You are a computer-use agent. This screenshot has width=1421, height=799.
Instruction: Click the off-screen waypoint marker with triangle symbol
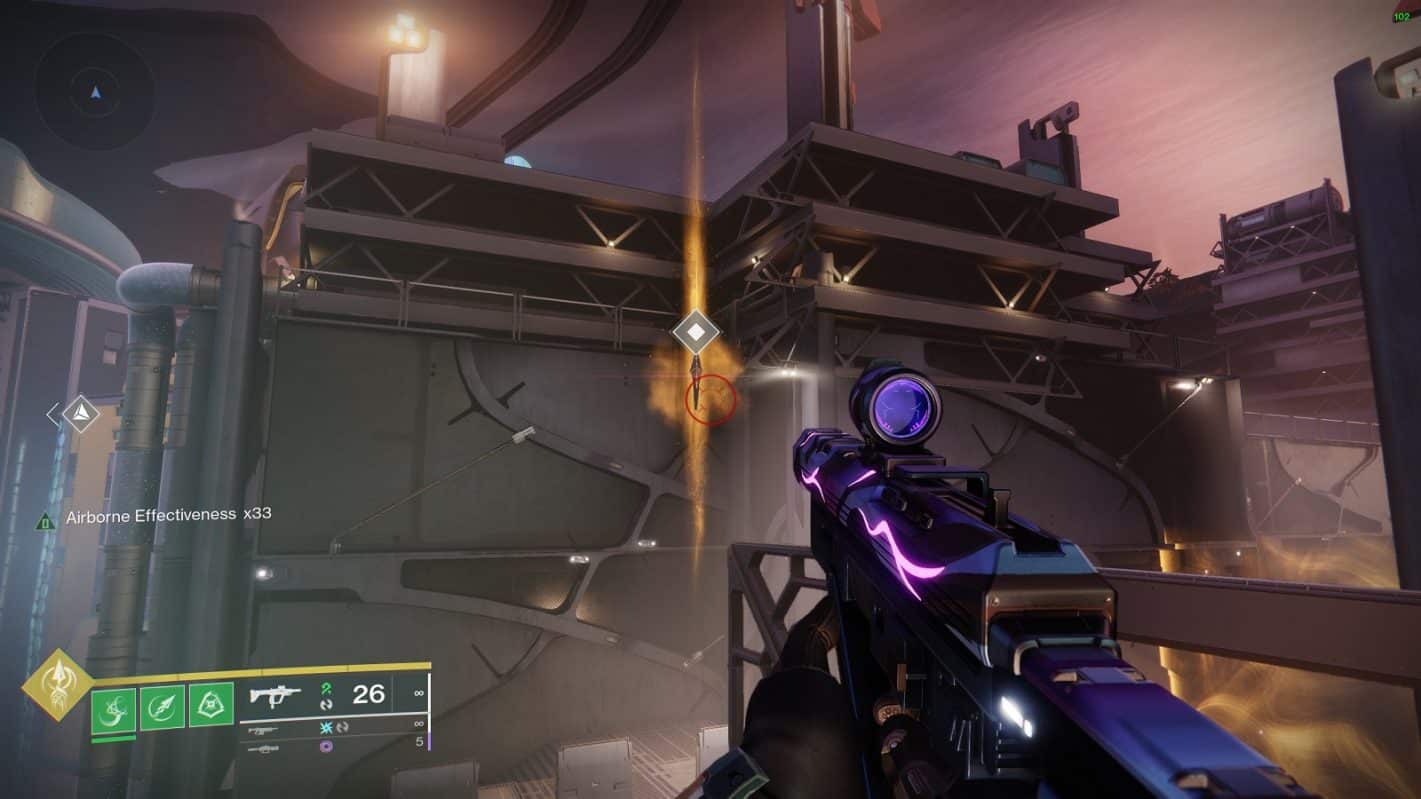[x=80, y=413]
